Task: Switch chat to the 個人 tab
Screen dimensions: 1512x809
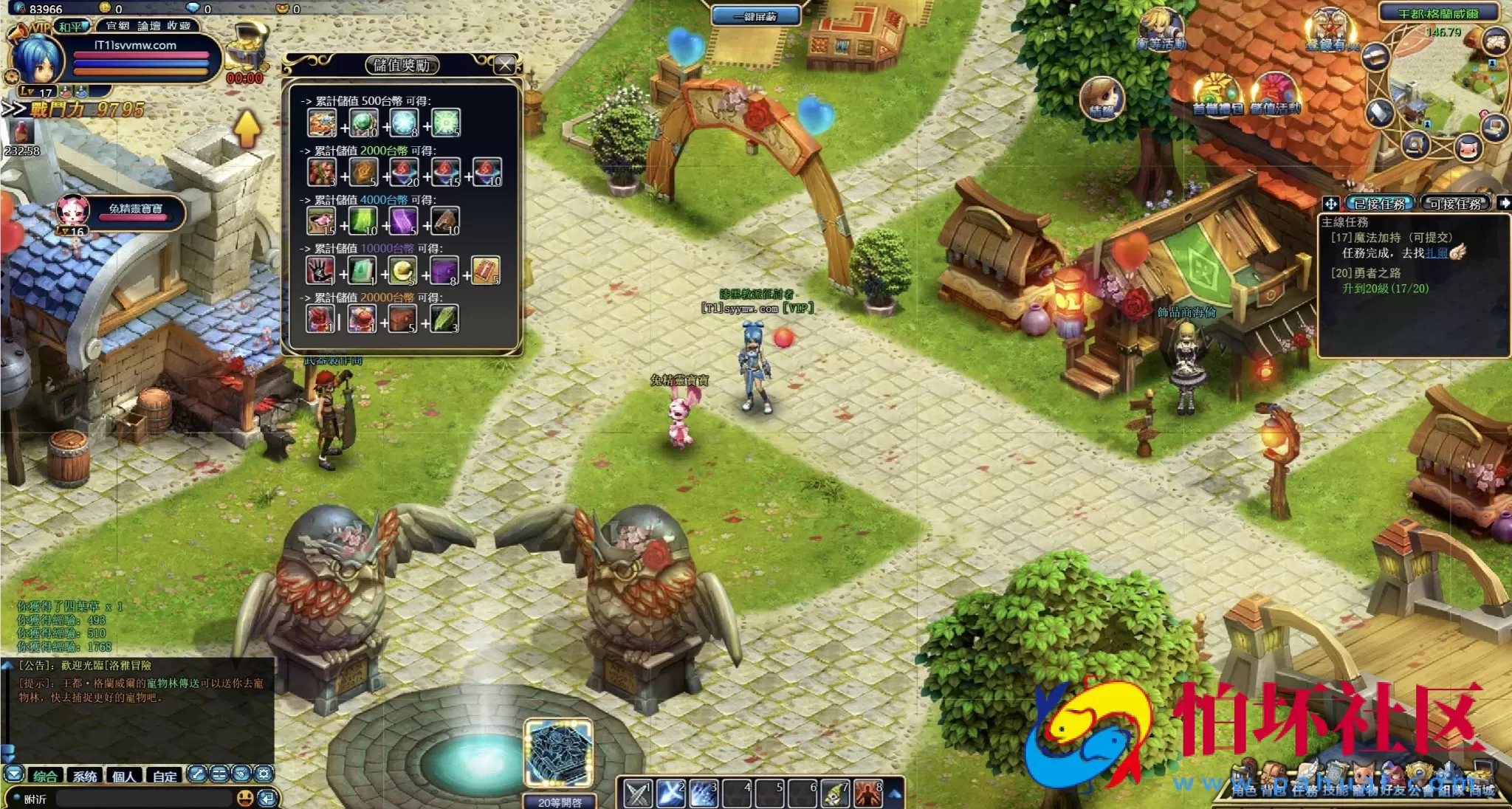Action: pyautogui.click(x=124, y=776)
